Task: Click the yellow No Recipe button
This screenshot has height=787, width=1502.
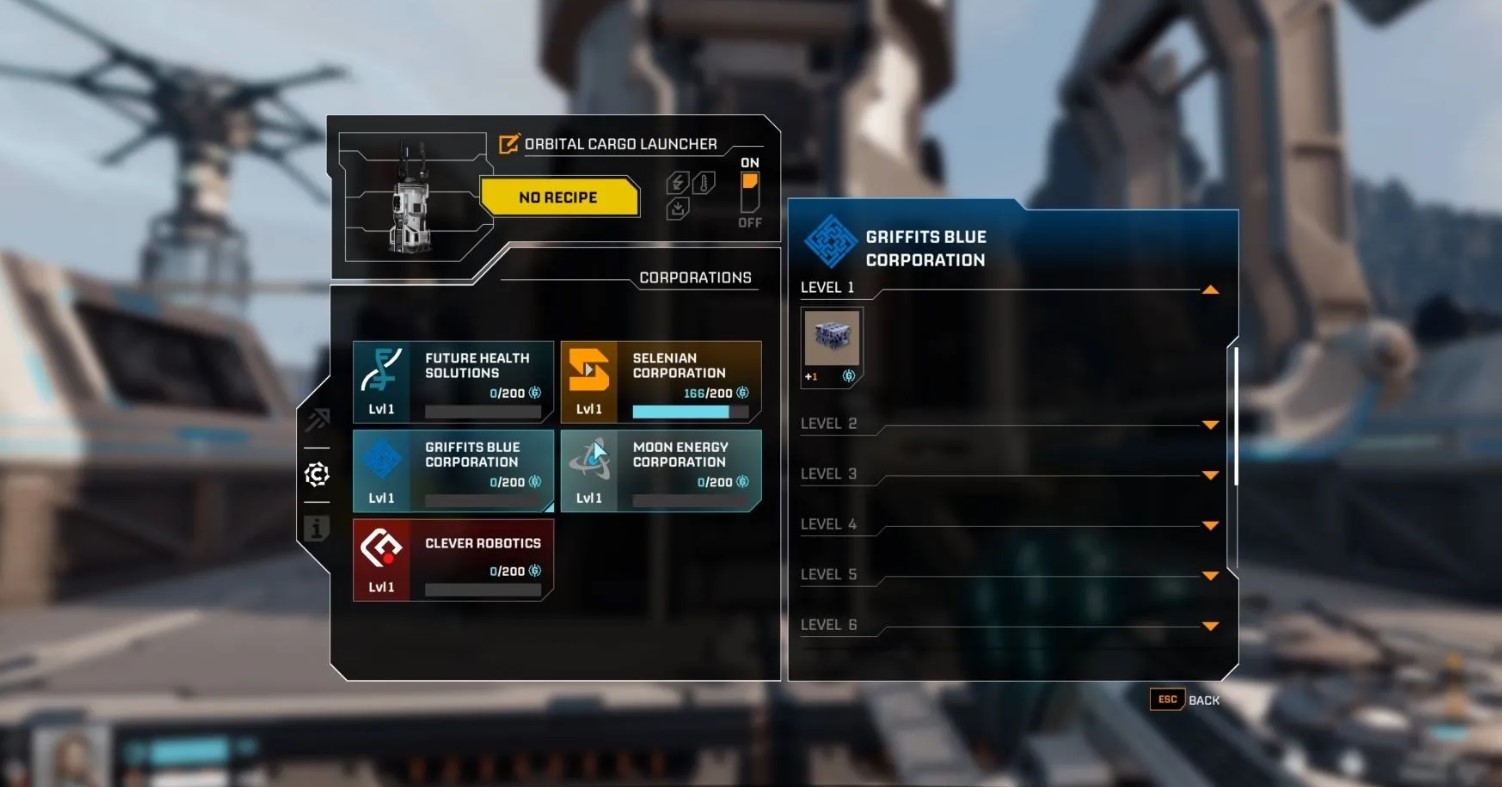Action: pyautogui.click(x=558, y=197)
